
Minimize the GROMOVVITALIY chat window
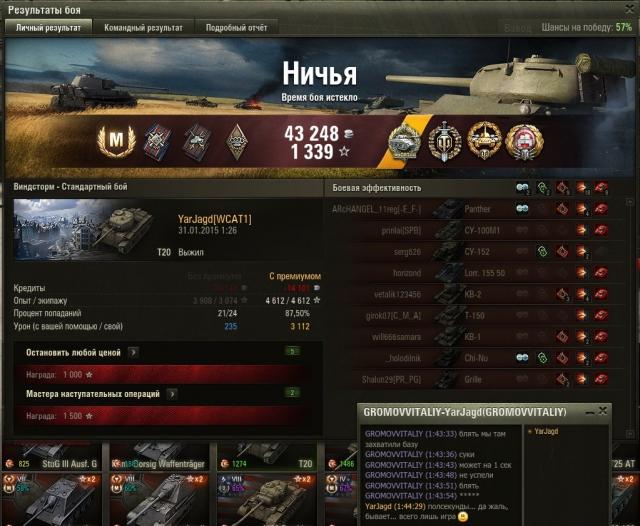[590, 411]
